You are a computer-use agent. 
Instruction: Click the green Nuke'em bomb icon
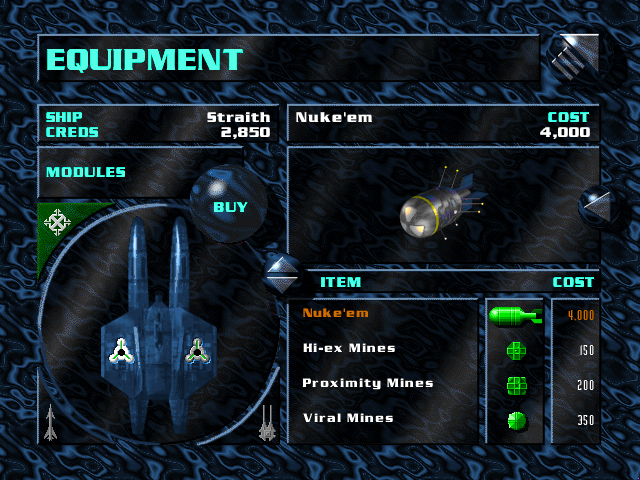(x=514, y=316)
